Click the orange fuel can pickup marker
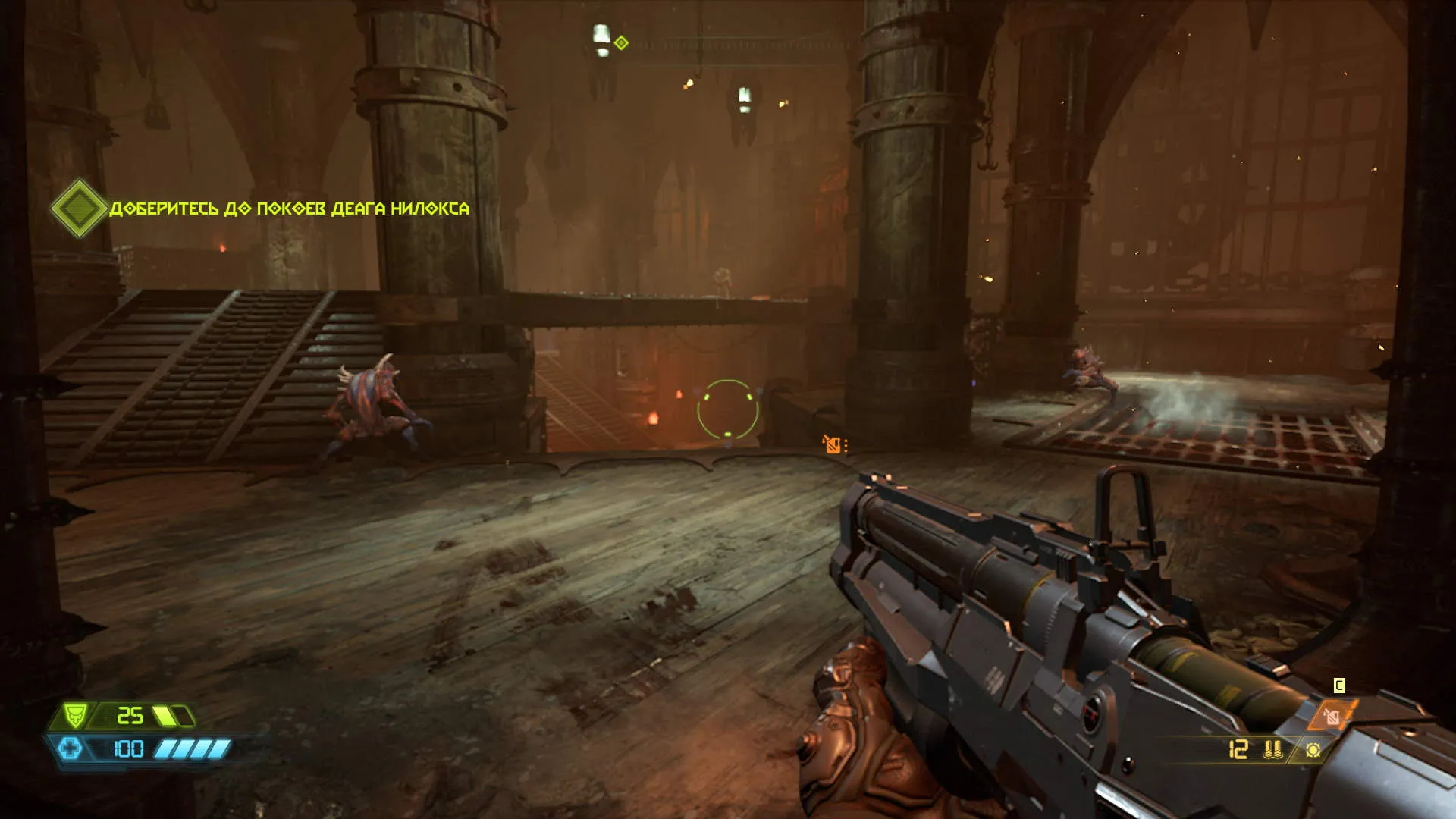 tap(833, 445)
